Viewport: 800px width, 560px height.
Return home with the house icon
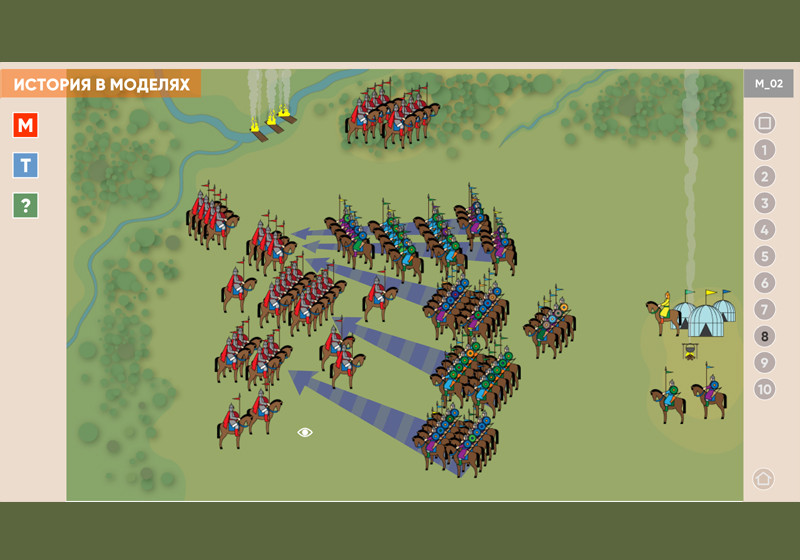(x=764, y=478)
